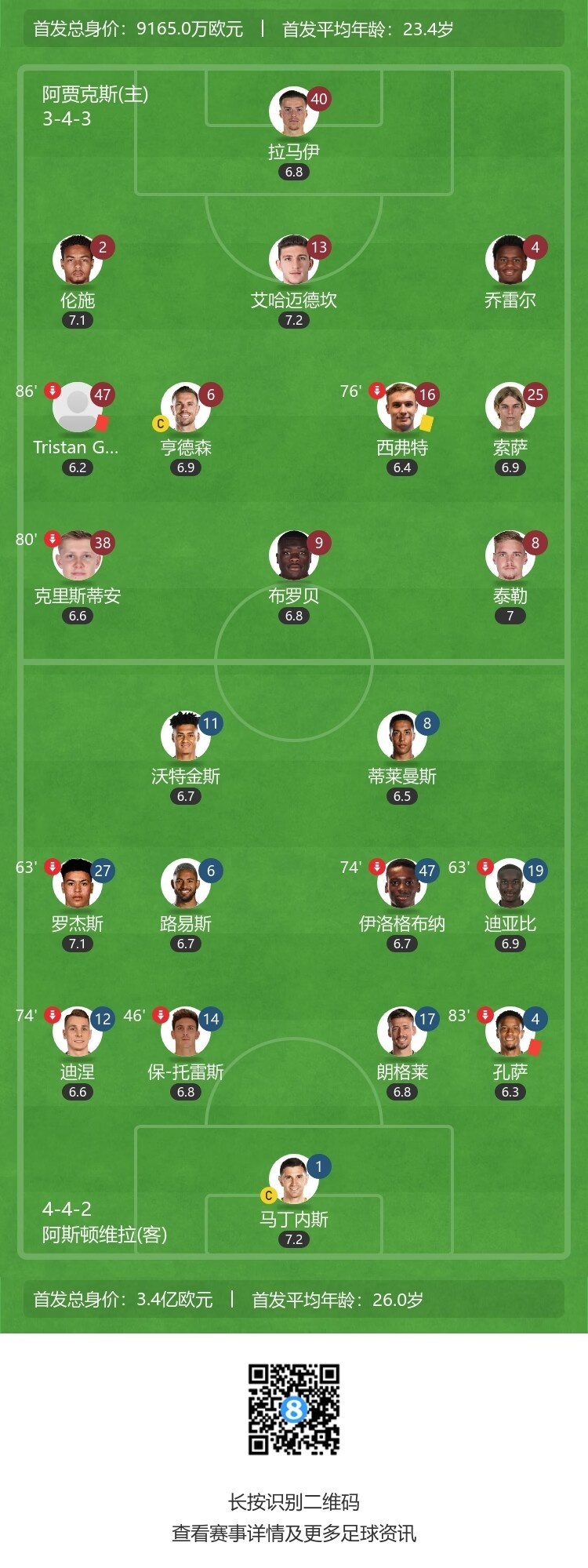The height and width of the screenshot is (1568, 588).
Task: Select 沃特金斯 number 11 portrait
Action: (185, 737)
